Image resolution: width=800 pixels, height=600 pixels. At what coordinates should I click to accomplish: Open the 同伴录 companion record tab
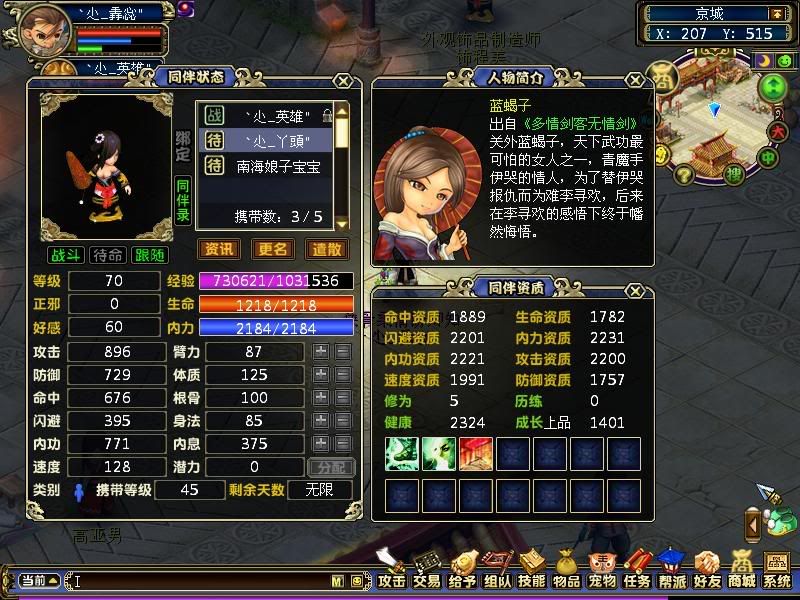[x=183, y=200]
